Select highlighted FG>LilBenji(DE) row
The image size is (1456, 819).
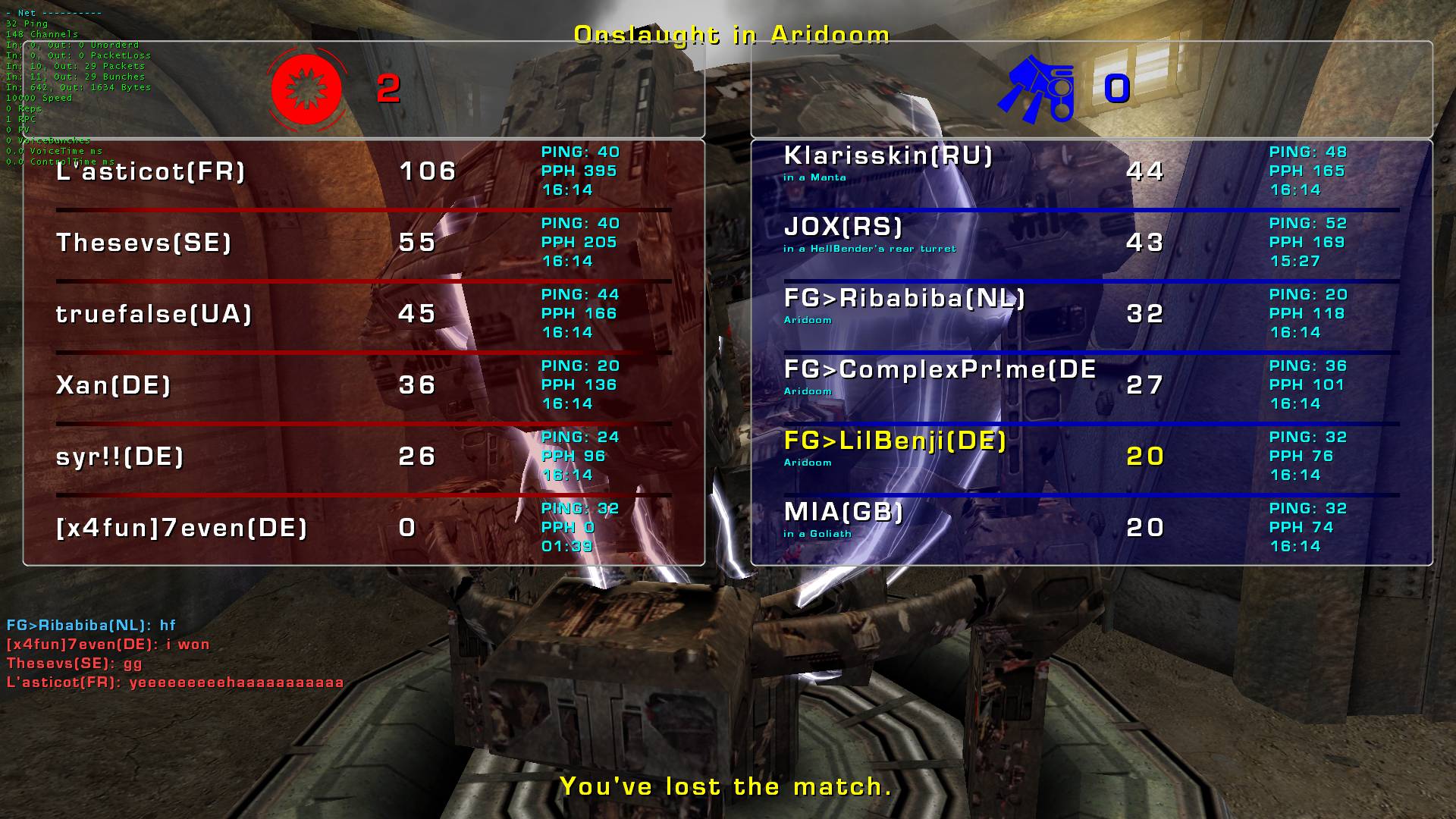(x=895, y=441)
